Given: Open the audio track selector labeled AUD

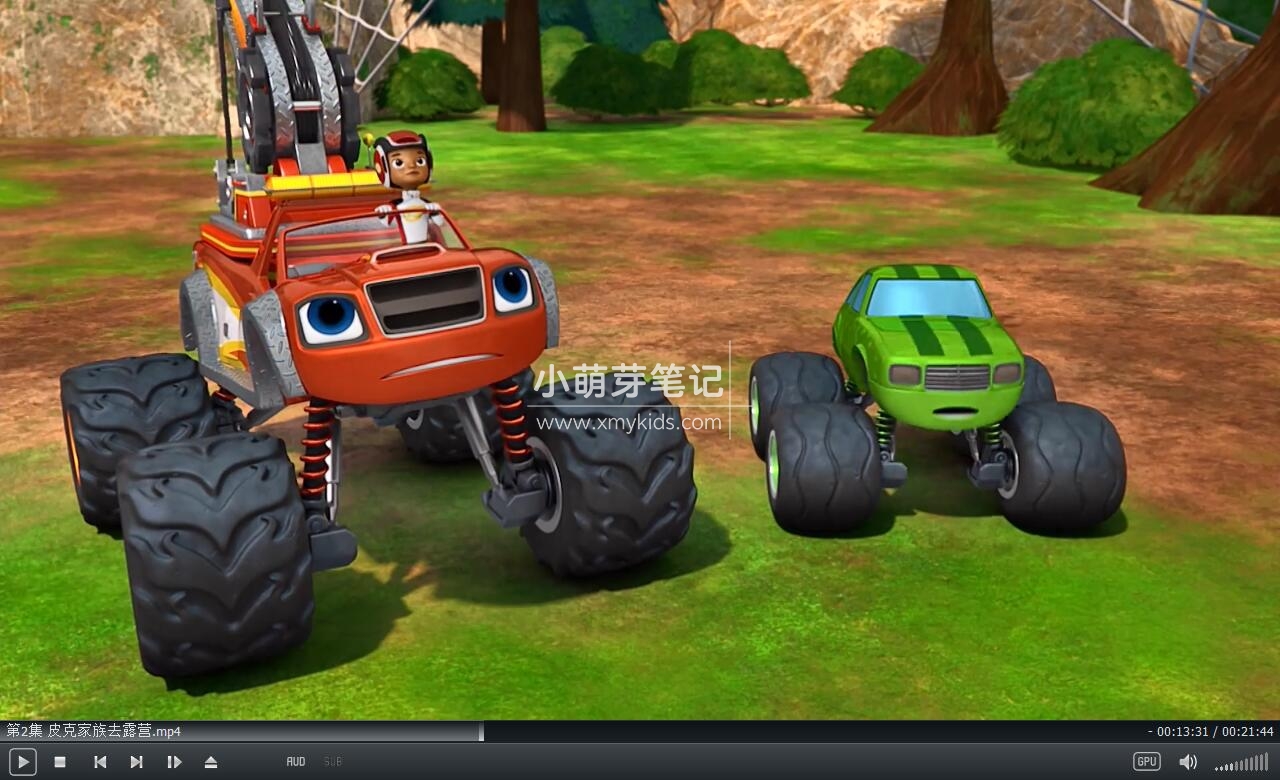Looking at the screenshot, I should tap(295, 761).
